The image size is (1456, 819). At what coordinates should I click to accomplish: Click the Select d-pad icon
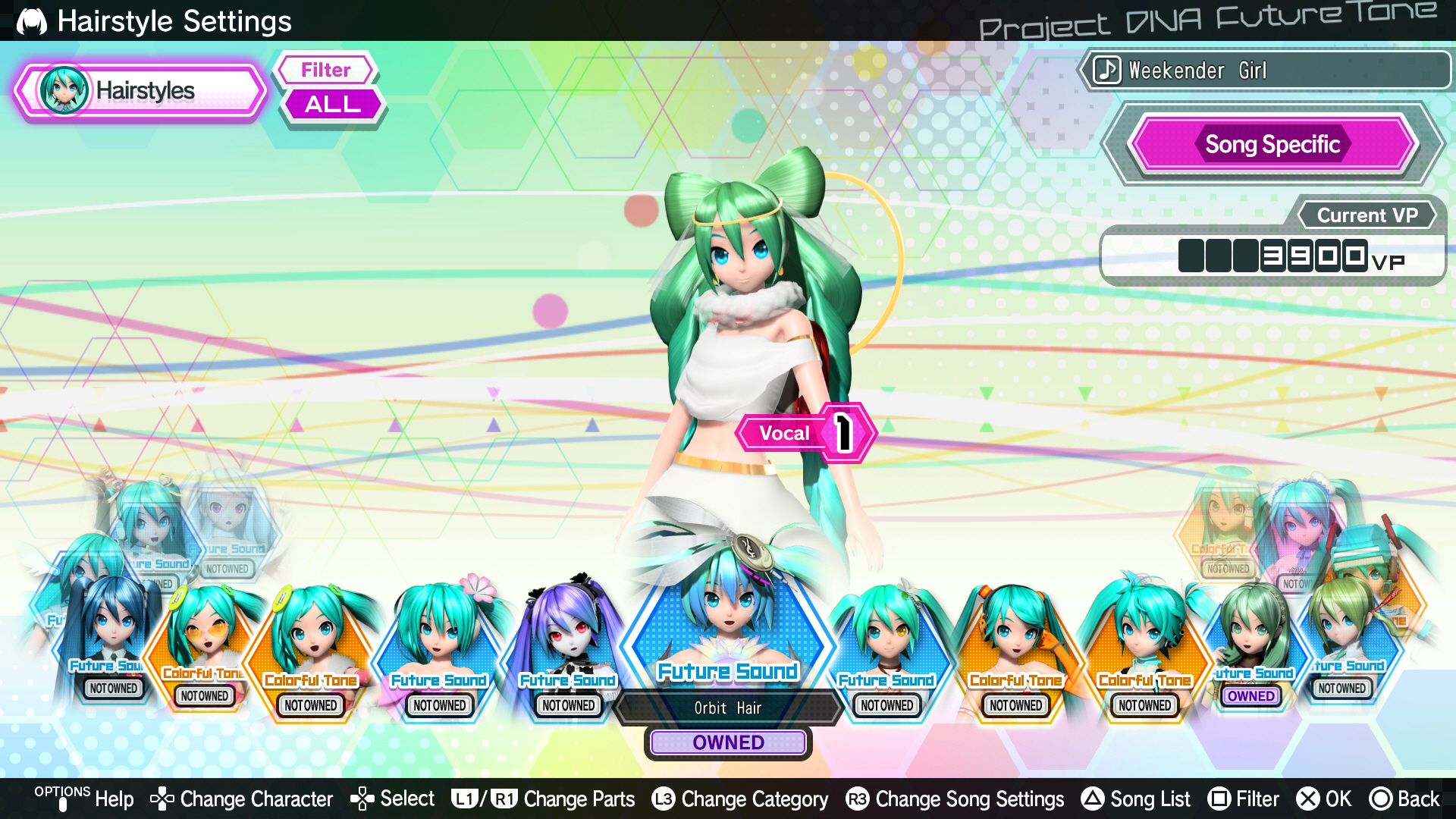click(362, 799)
